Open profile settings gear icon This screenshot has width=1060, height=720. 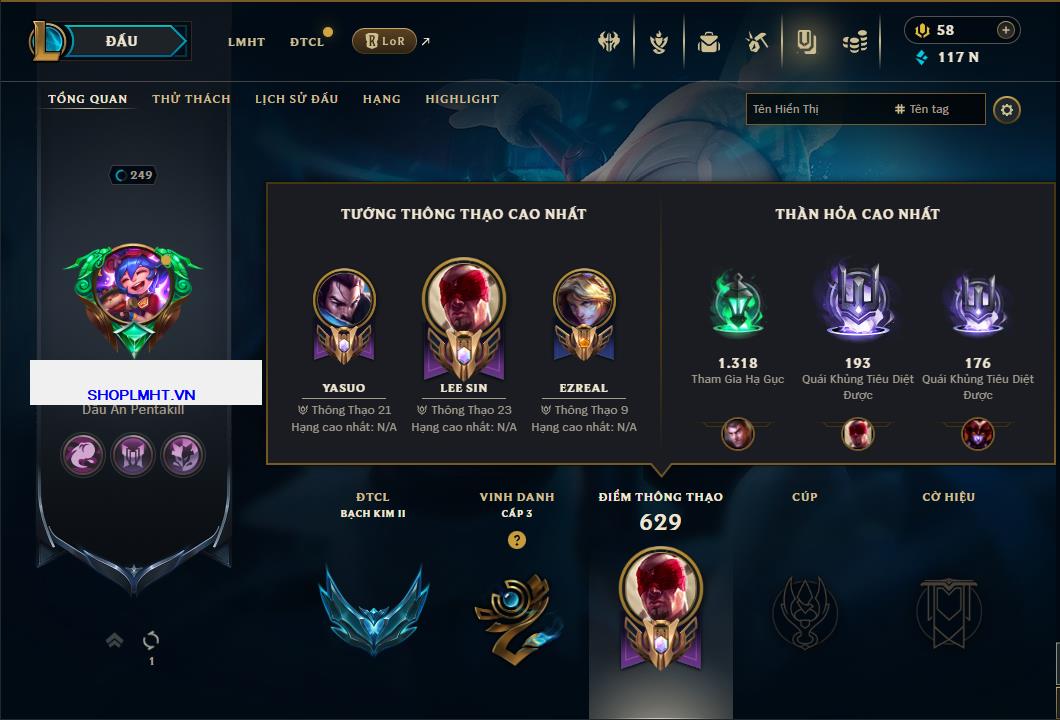(1007, 109)
